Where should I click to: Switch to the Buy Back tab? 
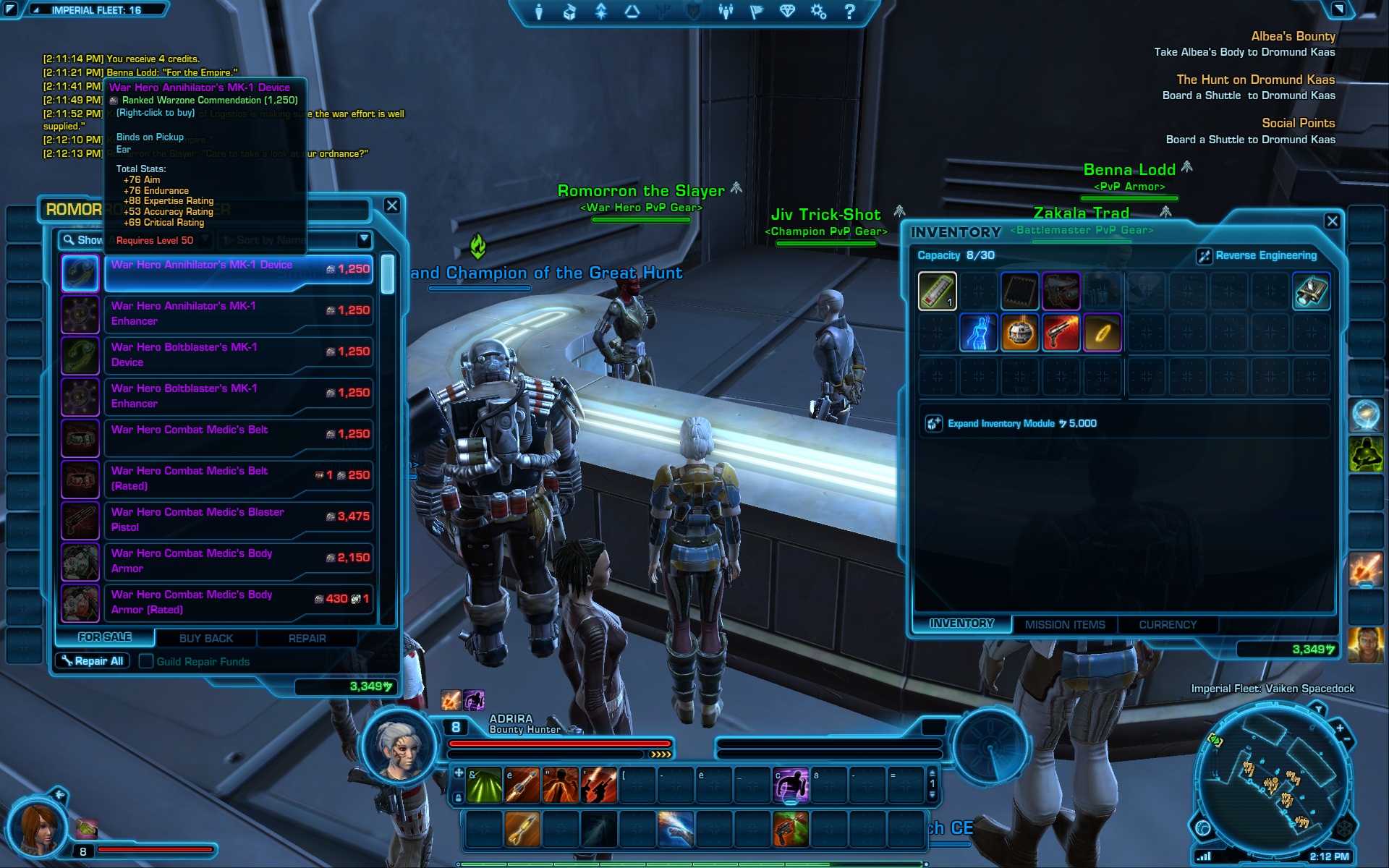pos(206,638)
